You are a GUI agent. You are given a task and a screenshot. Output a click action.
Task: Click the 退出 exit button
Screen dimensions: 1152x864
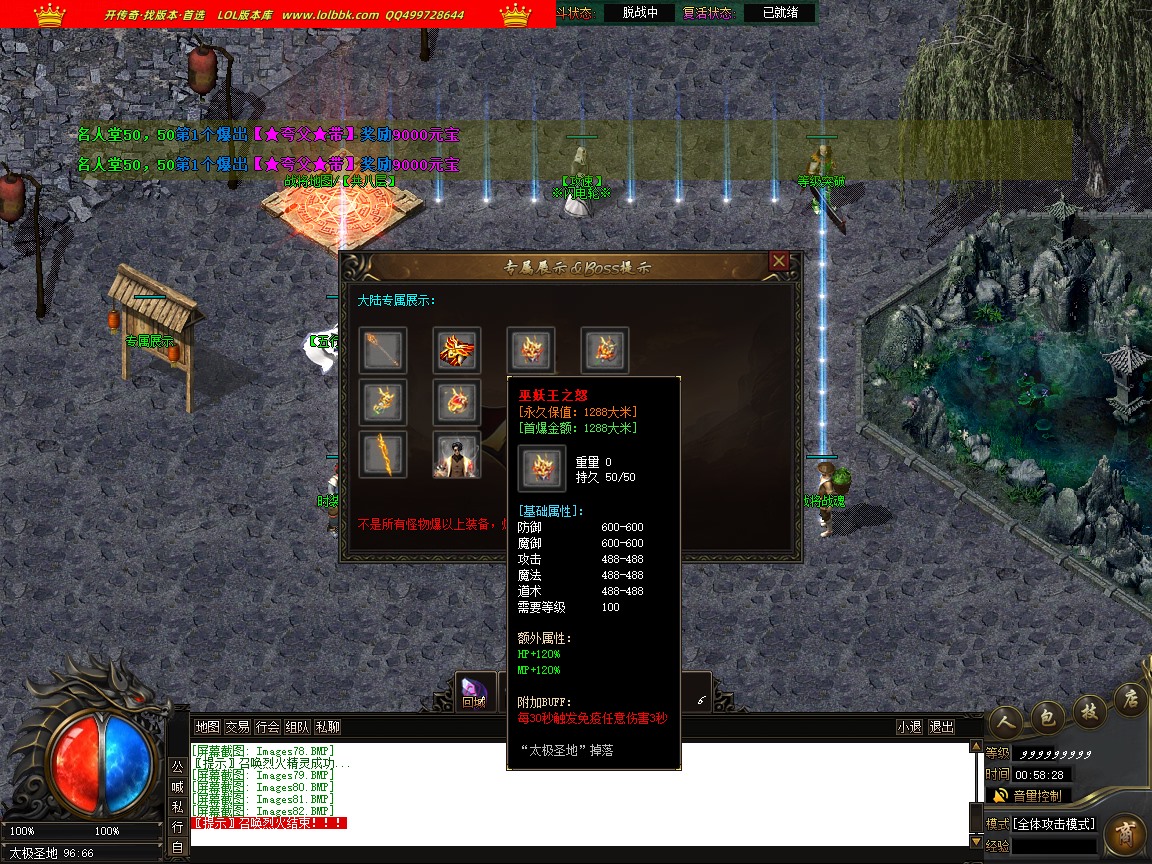941,727
